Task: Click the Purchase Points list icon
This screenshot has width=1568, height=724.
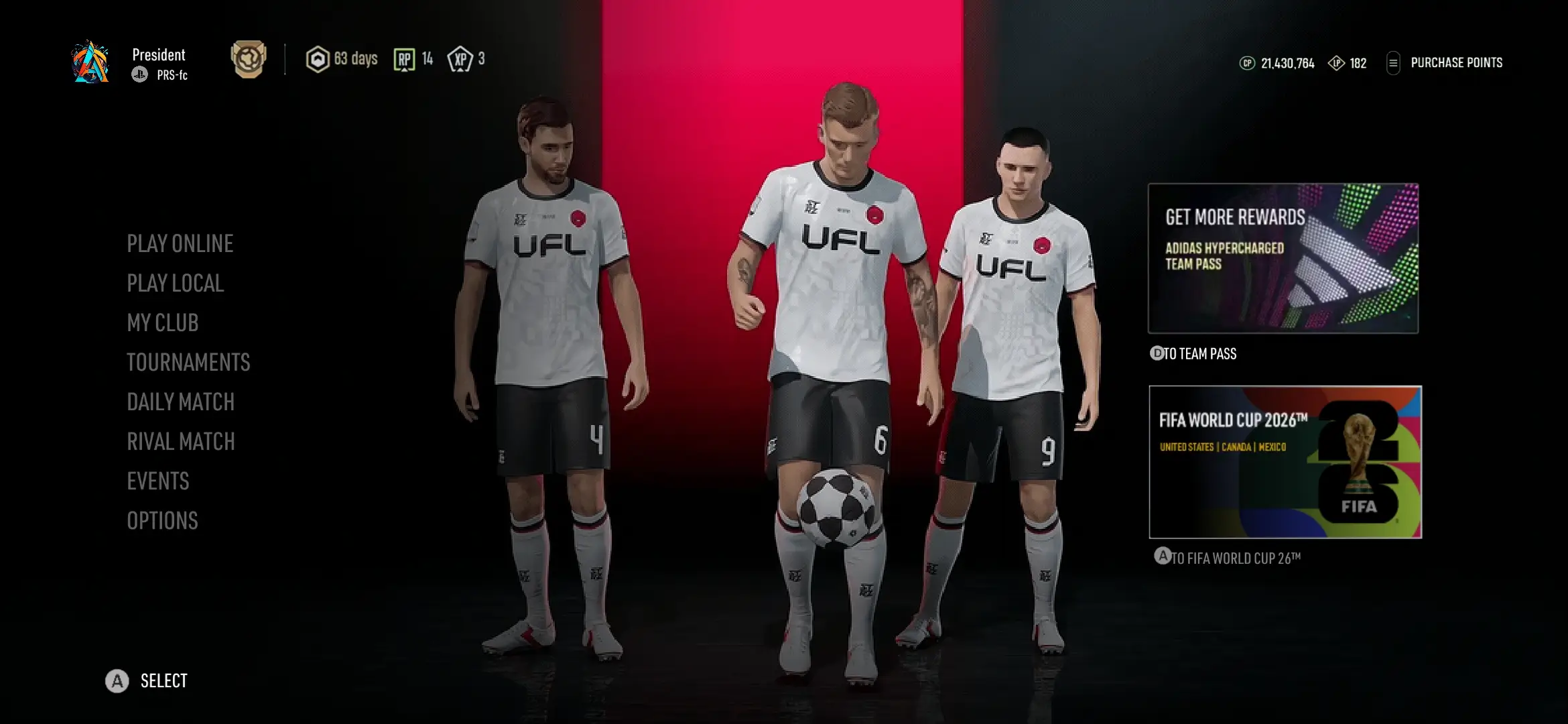Action: (1394, 63)
